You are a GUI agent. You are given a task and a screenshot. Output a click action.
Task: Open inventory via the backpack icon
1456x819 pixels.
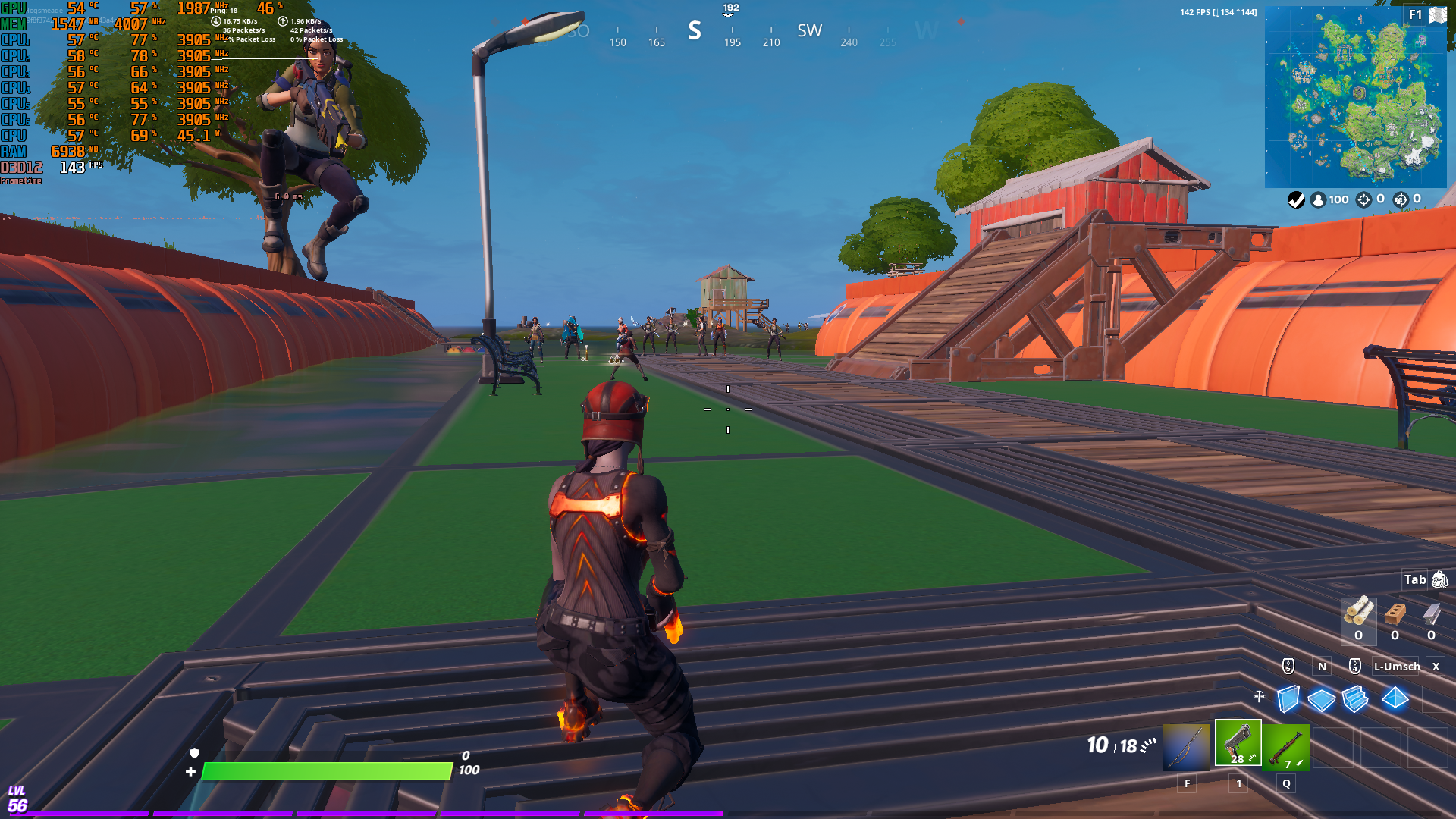pyautogui.click(x=1439, y=580)
